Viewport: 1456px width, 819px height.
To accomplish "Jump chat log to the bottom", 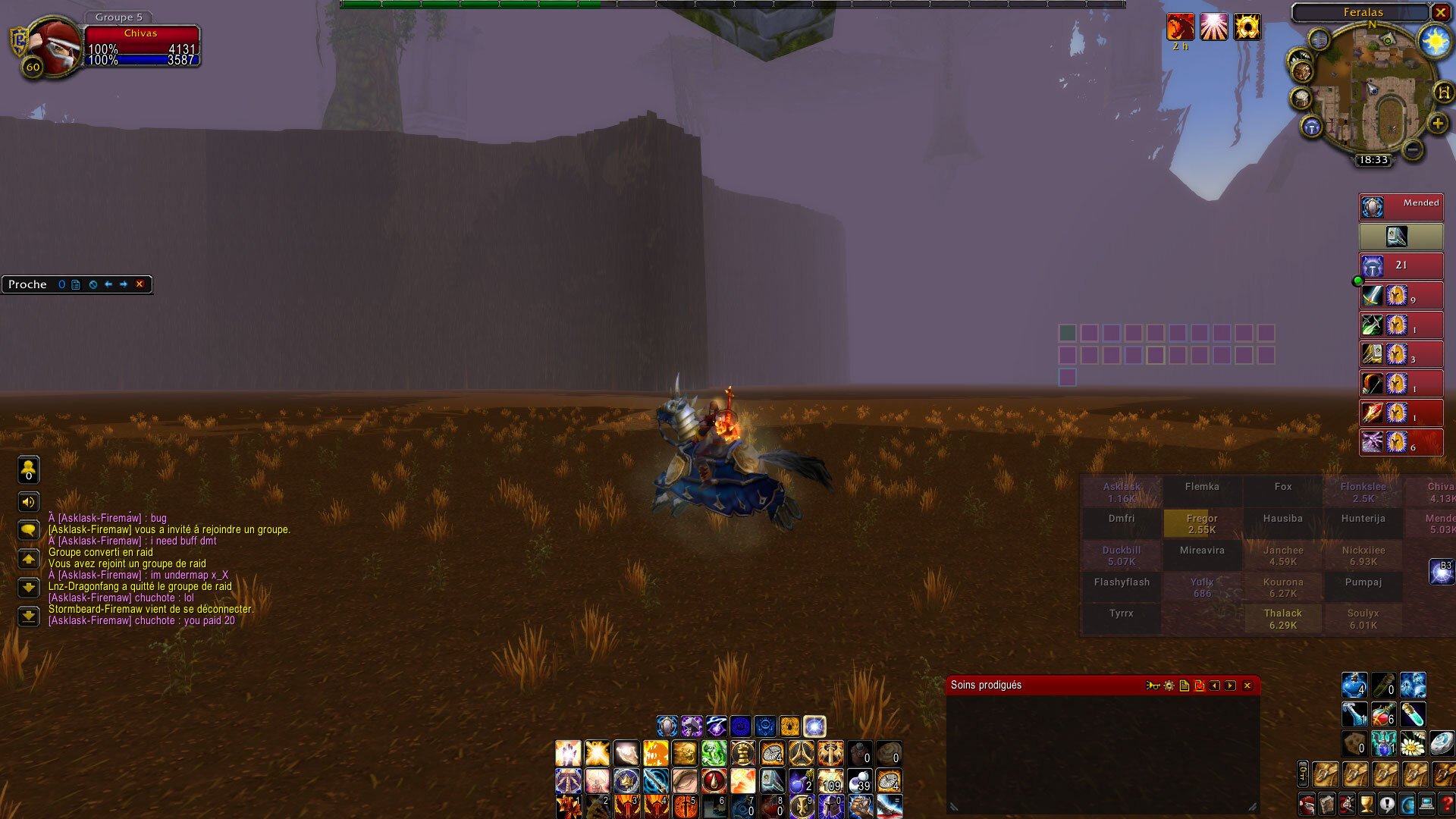I will [x=29, y=617].
